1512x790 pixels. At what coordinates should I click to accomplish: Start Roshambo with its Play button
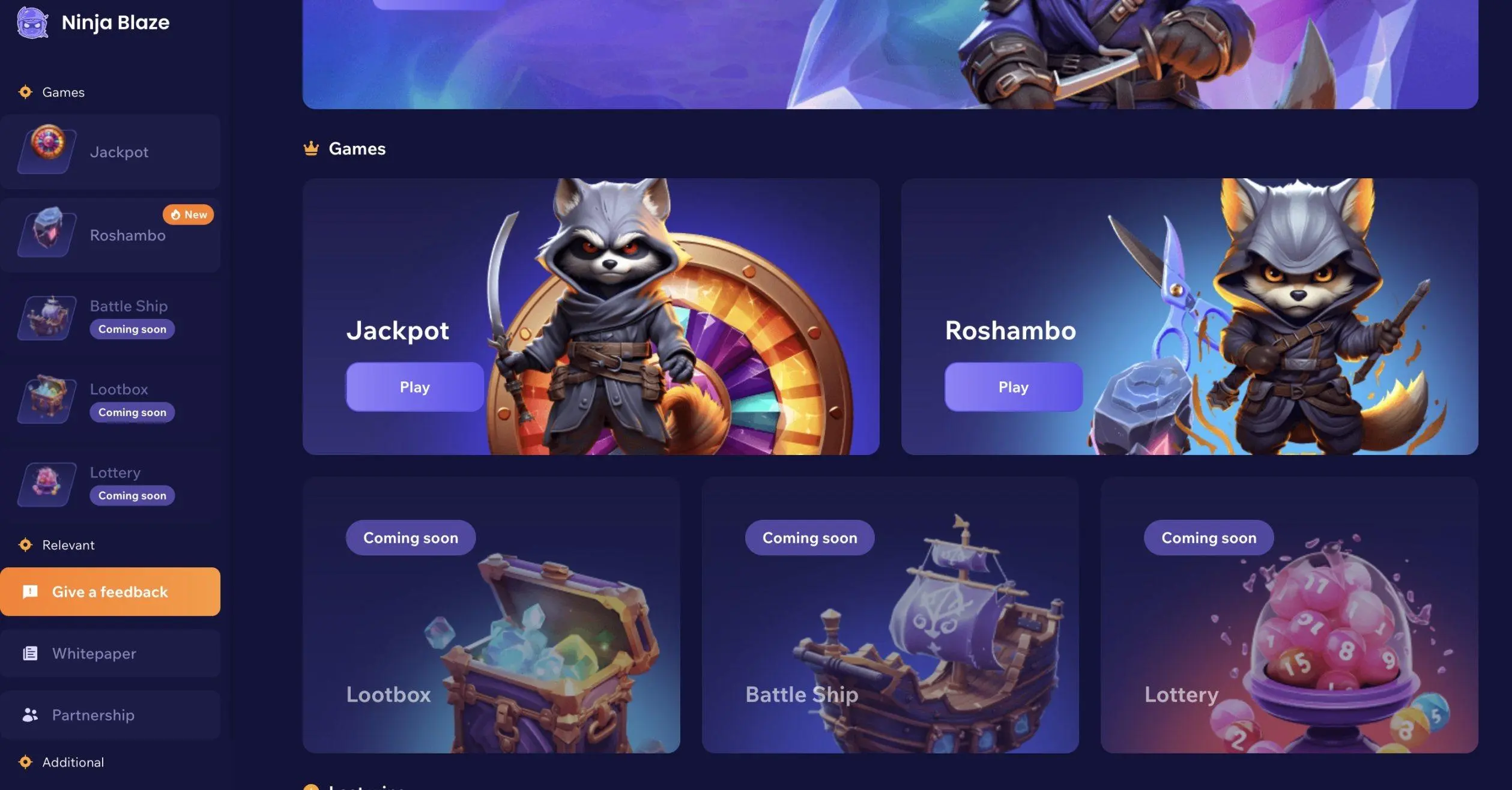1013,387
